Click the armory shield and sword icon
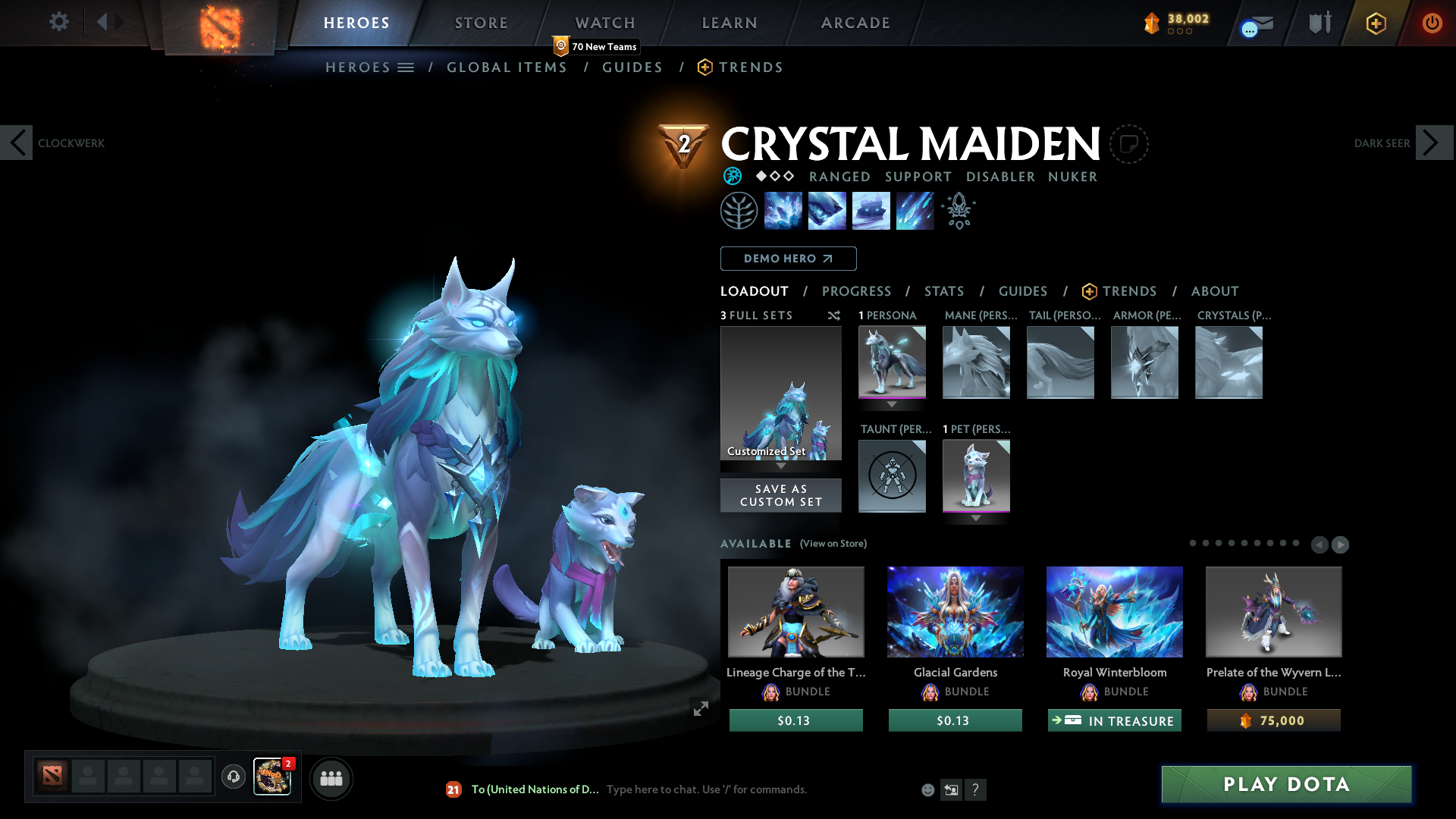1456x819 pixels. click(1318, 23)
